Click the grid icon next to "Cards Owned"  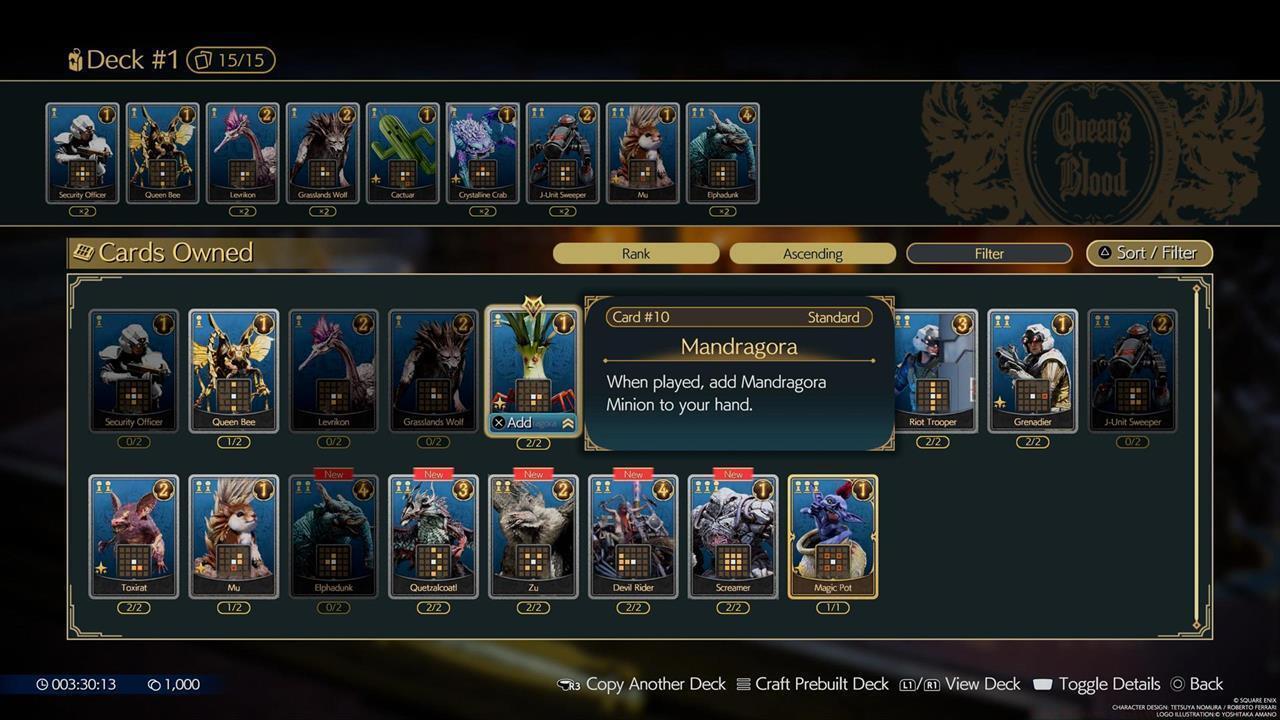[x=85, y=252]
